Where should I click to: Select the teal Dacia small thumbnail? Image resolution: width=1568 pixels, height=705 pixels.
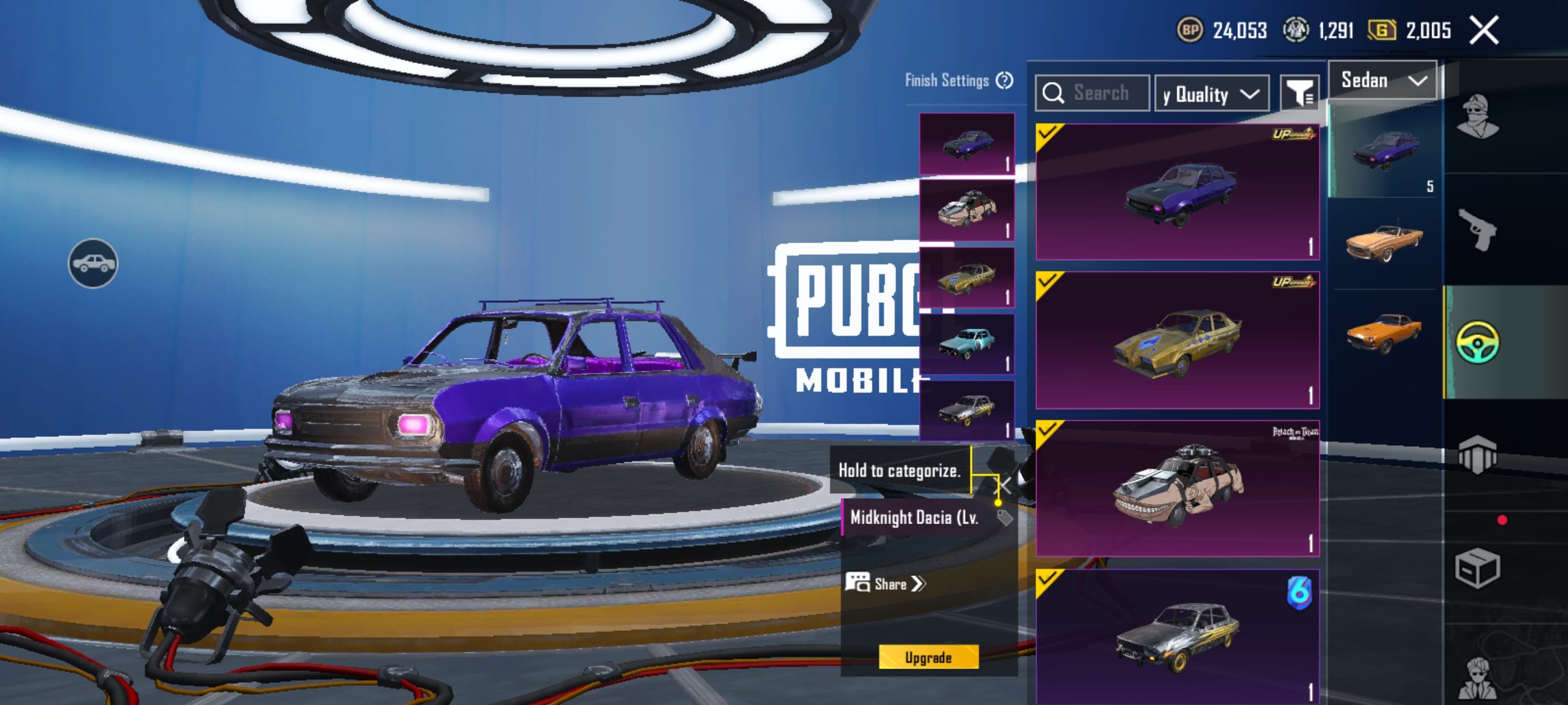click(x=967, y=344)
